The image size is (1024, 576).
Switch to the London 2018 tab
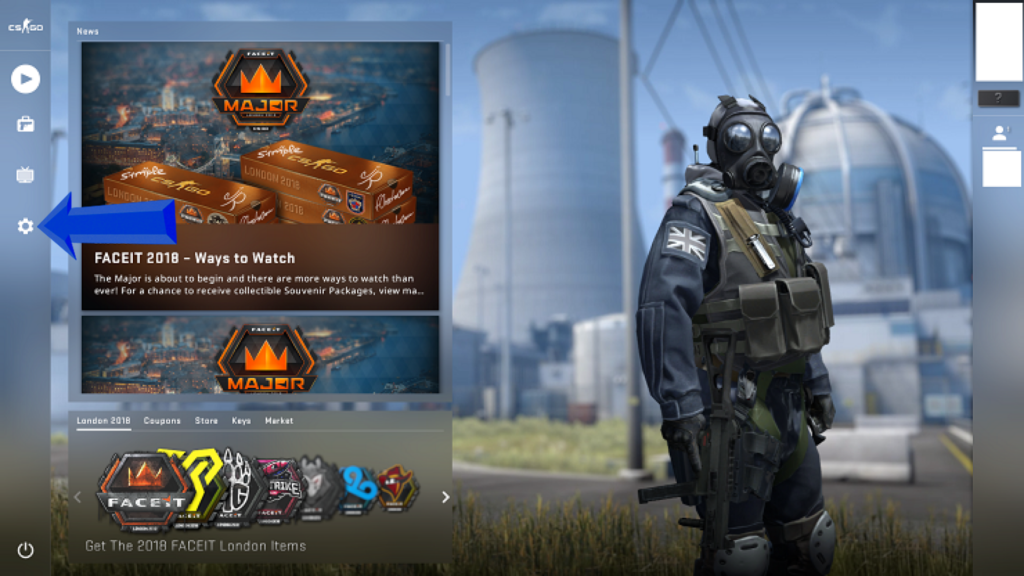click(104, 421)
